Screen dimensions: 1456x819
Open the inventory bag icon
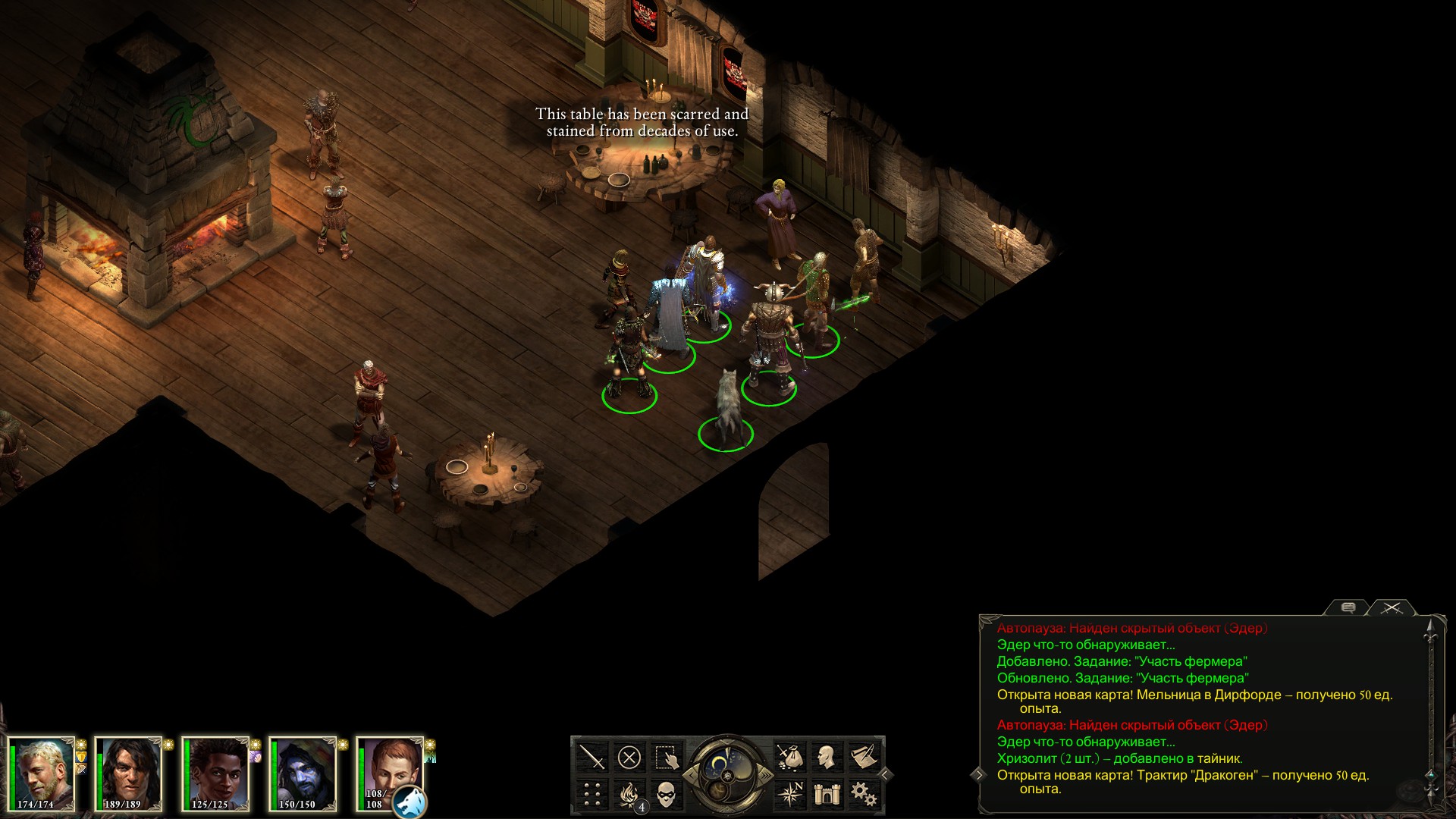tap(789, 757)
